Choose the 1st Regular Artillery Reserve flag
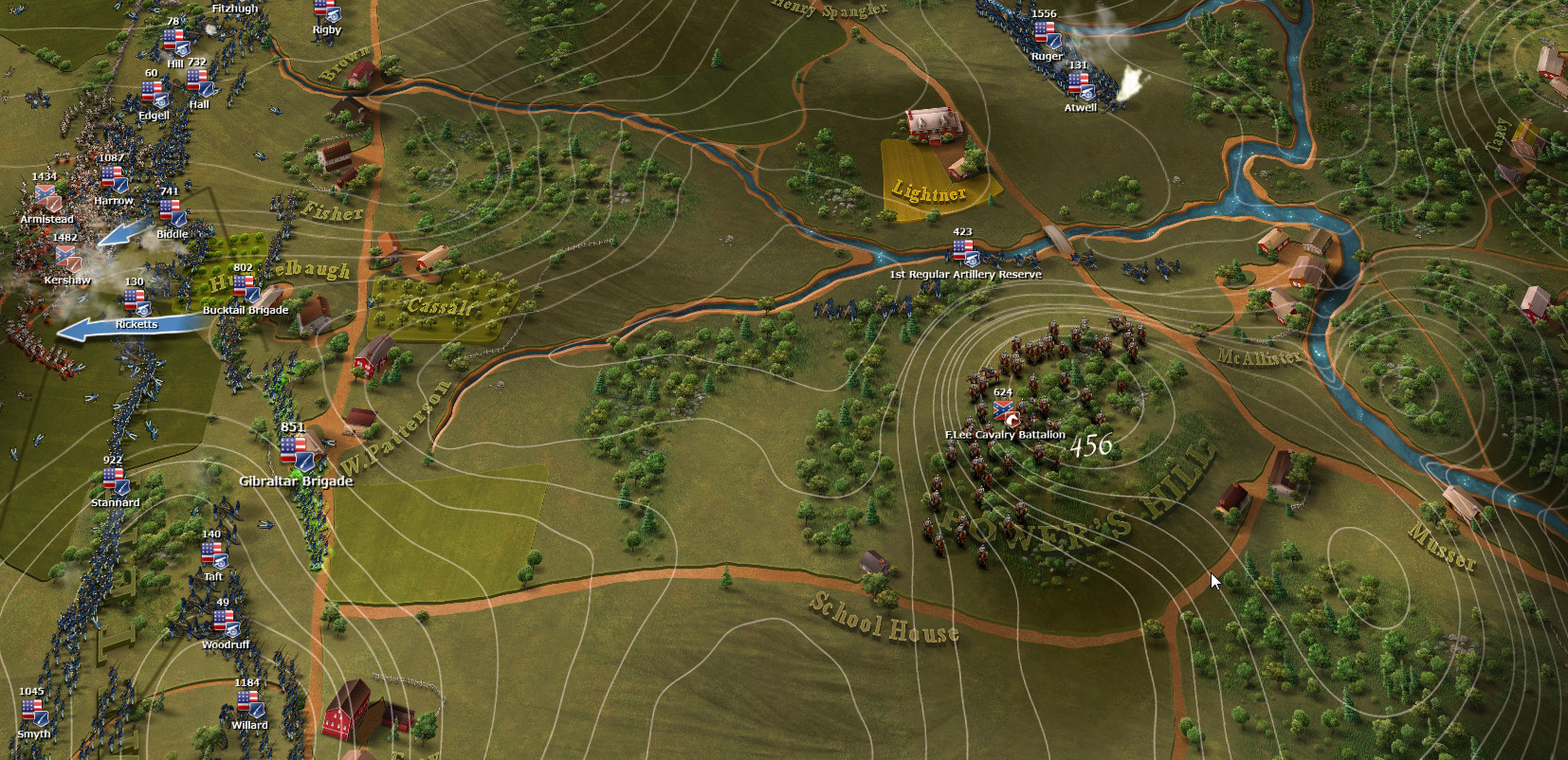The image size is (1568, 760). click(x=964, y=252)
